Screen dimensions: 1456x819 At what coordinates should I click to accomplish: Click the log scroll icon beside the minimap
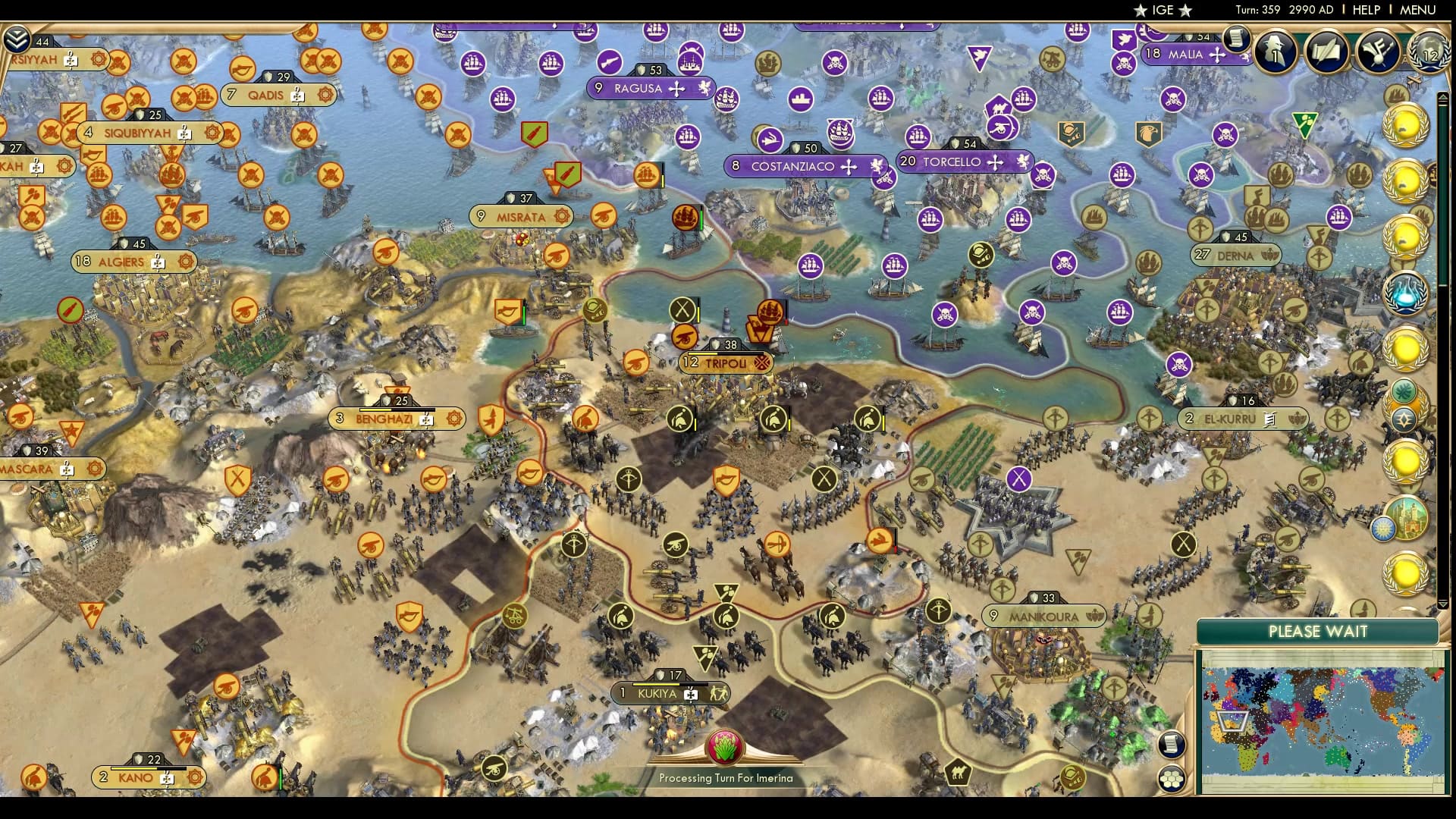[1172, 745]
